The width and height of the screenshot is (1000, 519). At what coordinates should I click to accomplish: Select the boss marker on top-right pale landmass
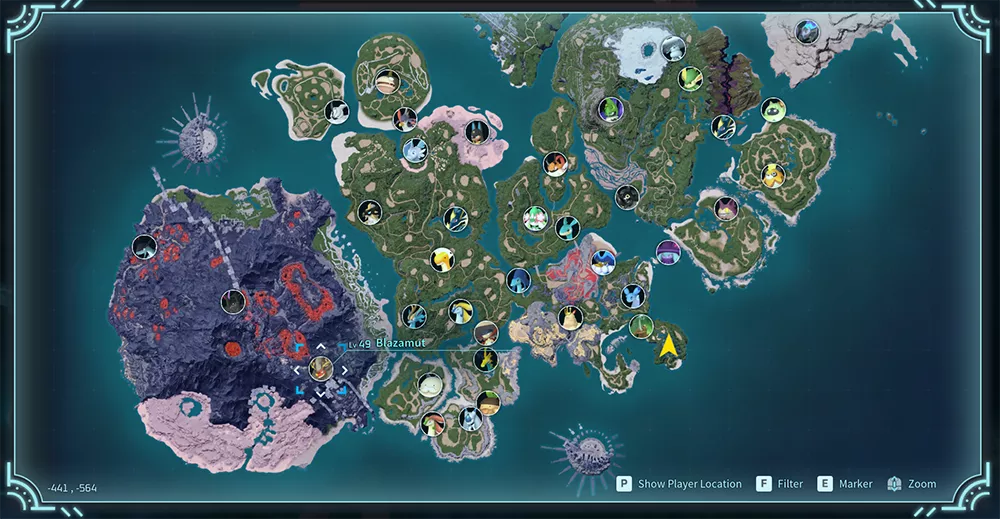[806, 32]
